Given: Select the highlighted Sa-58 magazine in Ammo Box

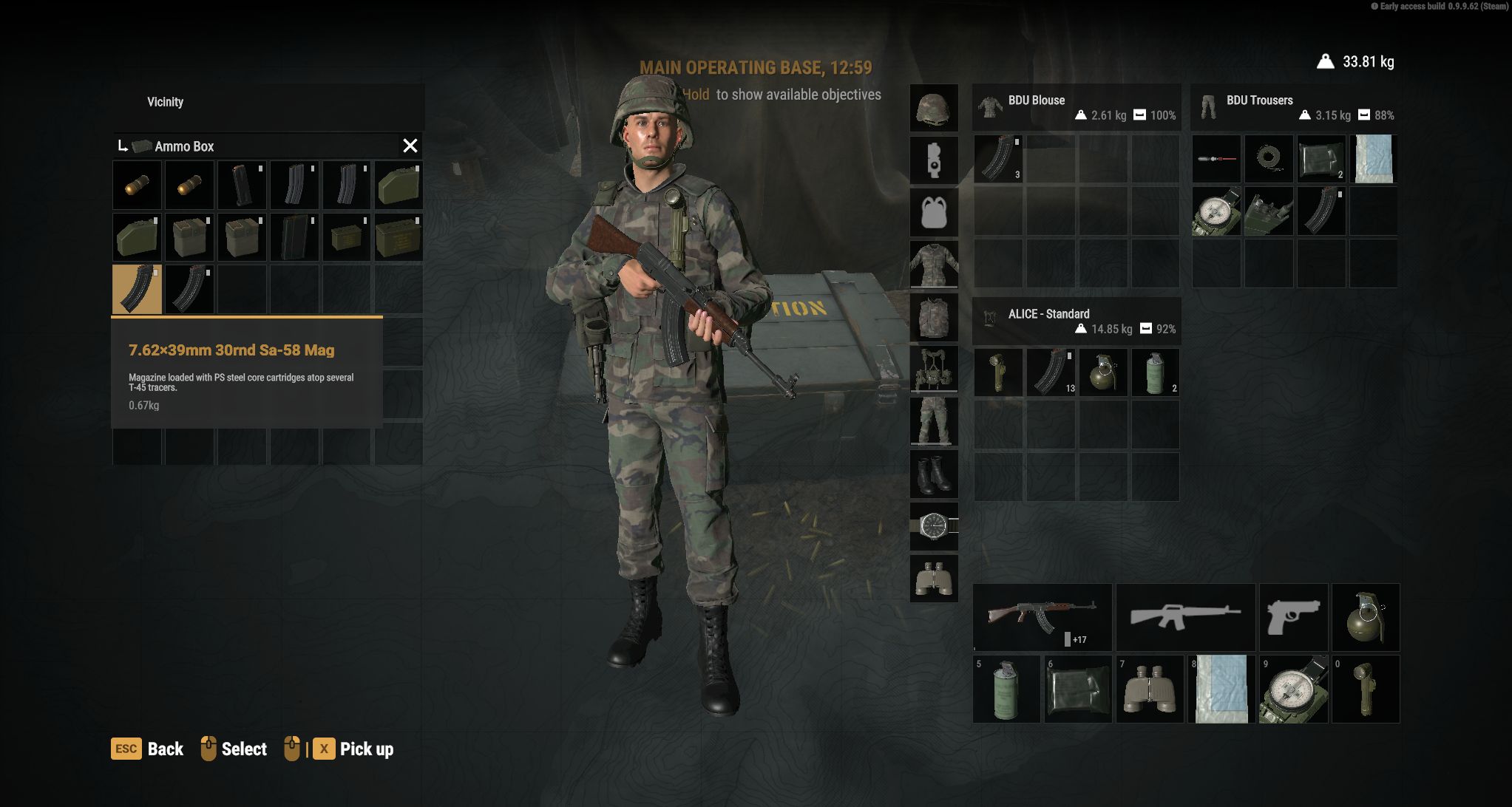Looking at the screenshot, I should [135, 290].
